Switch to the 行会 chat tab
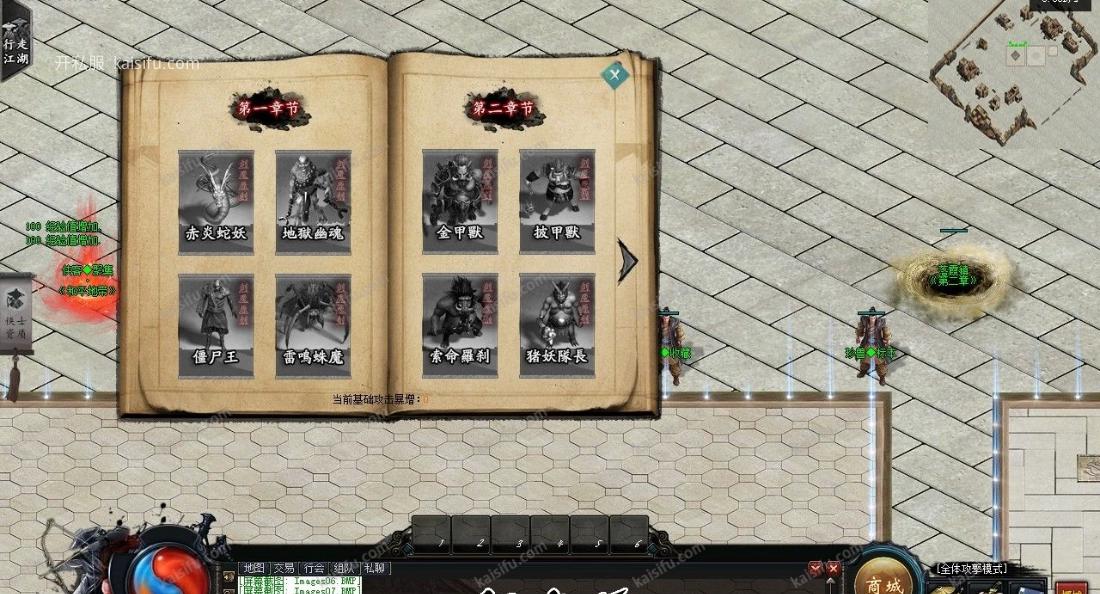Screen dimensions: 1100x594 coord(314,568)
